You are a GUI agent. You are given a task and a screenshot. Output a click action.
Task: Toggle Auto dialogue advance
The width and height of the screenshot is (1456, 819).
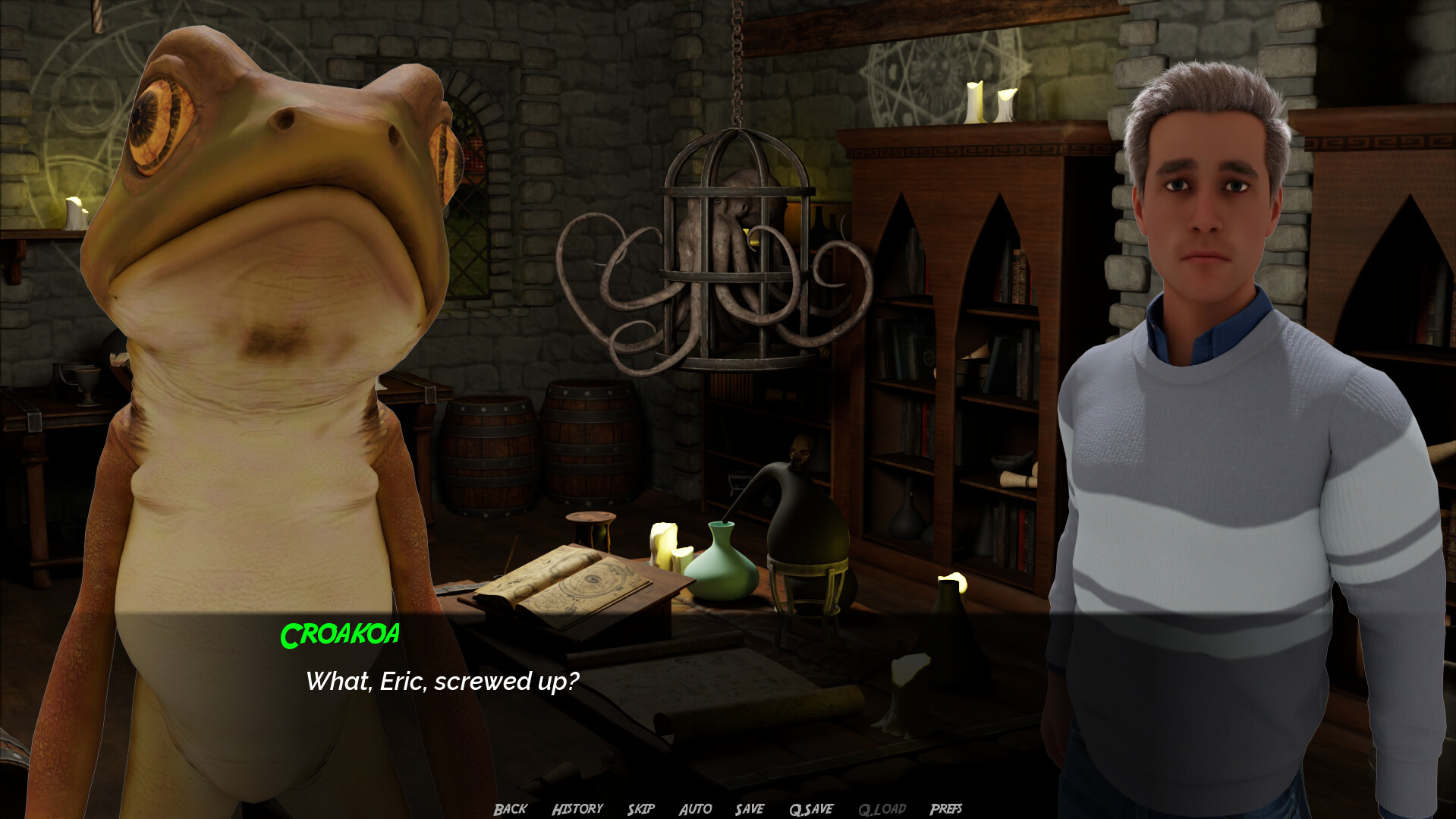pos(695,809)
